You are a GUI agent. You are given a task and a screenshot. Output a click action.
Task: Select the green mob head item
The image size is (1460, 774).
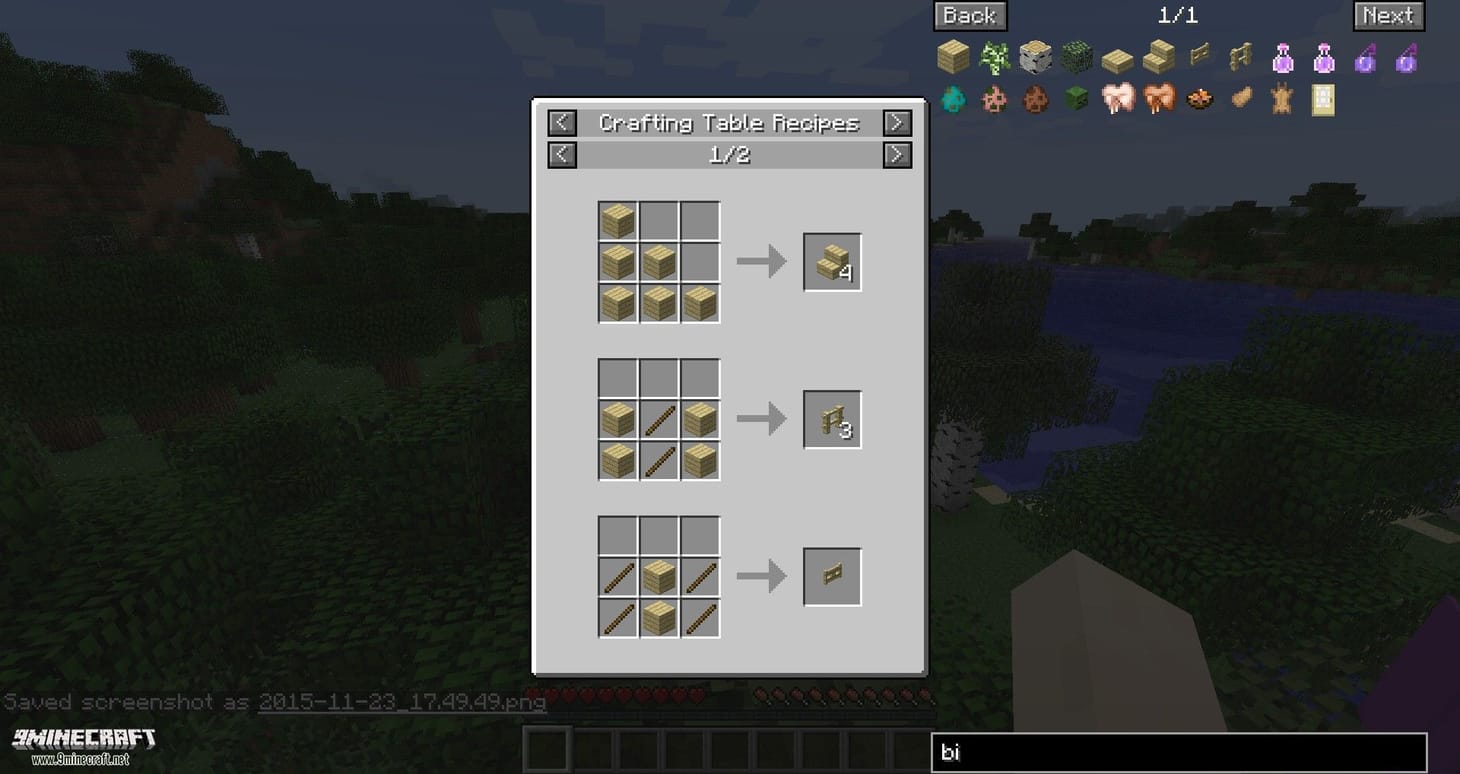pyautogui.click(x=1077, y=98)
